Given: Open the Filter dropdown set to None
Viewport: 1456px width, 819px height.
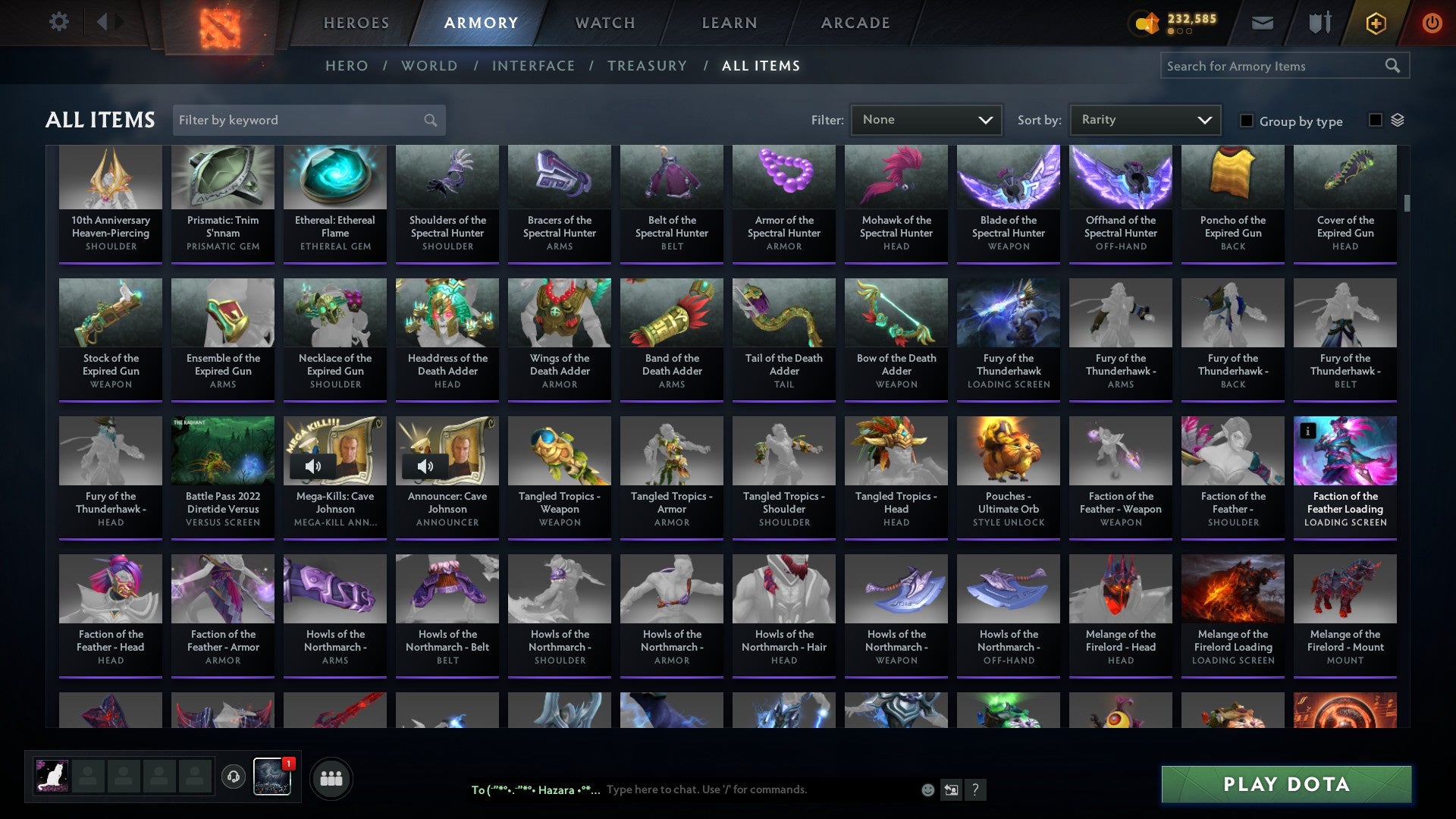Looking at the screenshot, I should point(926,119).
